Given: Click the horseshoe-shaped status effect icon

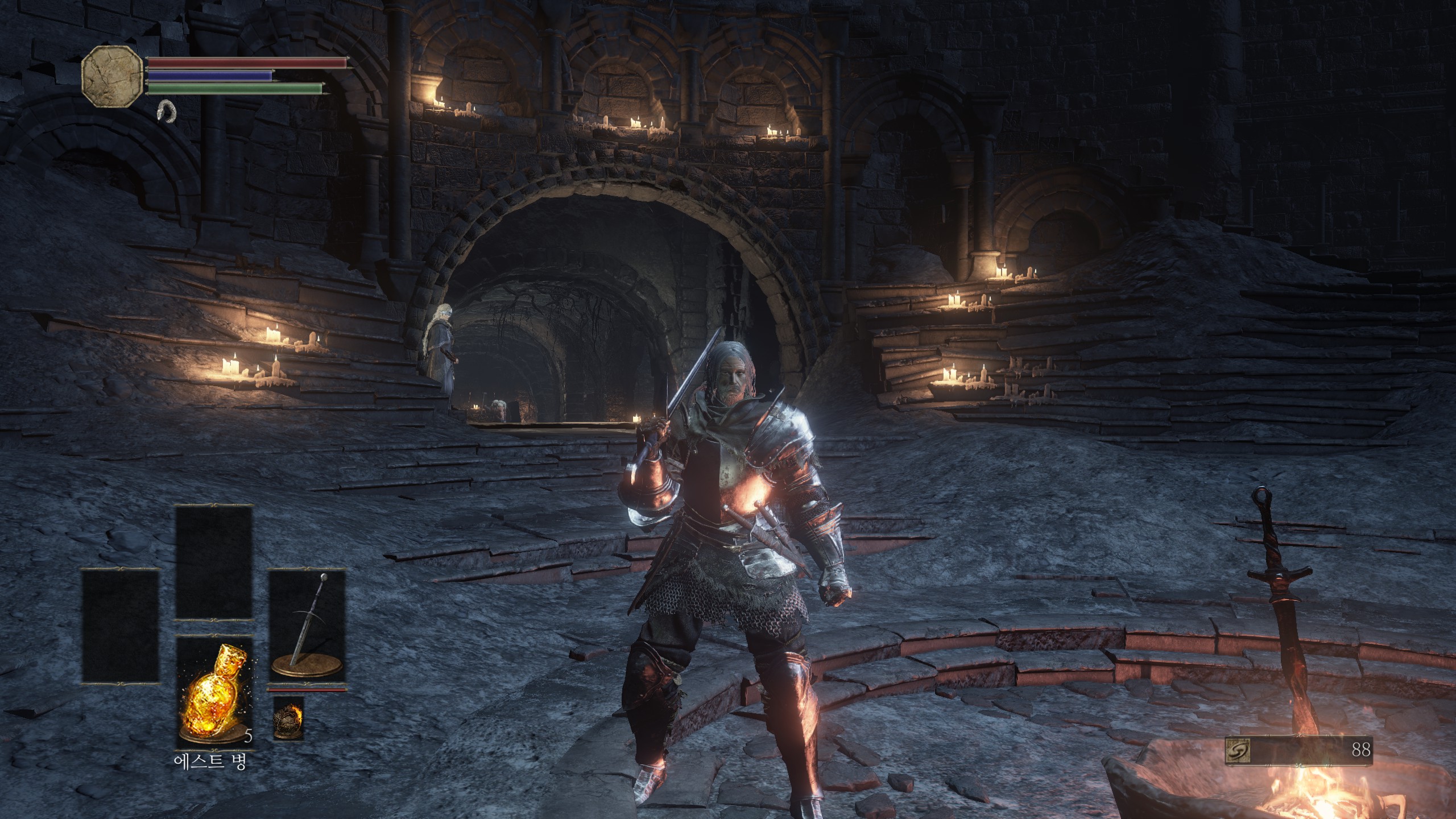Looking at the screenshot, I should click(x=167, y=110).
